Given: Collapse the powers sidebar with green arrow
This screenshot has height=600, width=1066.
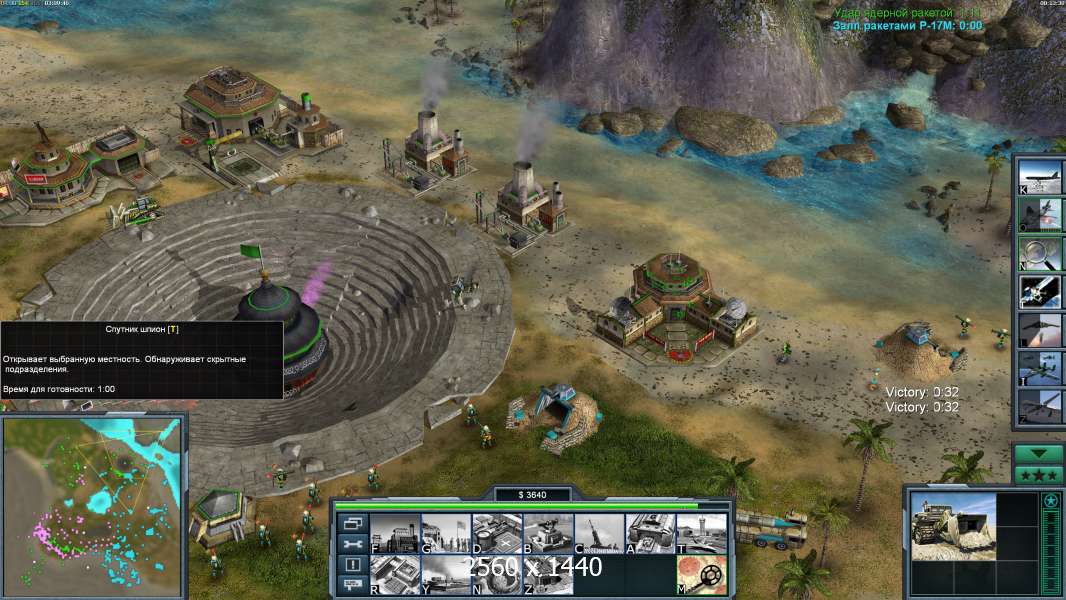Looking at the screenshot, I should 1038,453.
